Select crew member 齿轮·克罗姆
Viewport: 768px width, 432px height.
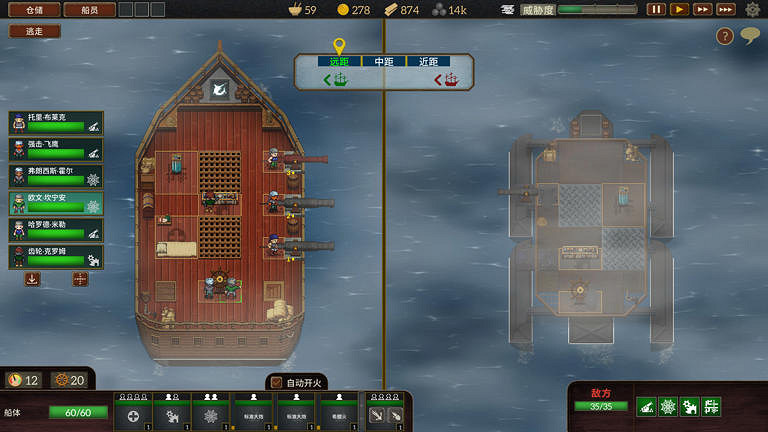click(56, 257)
